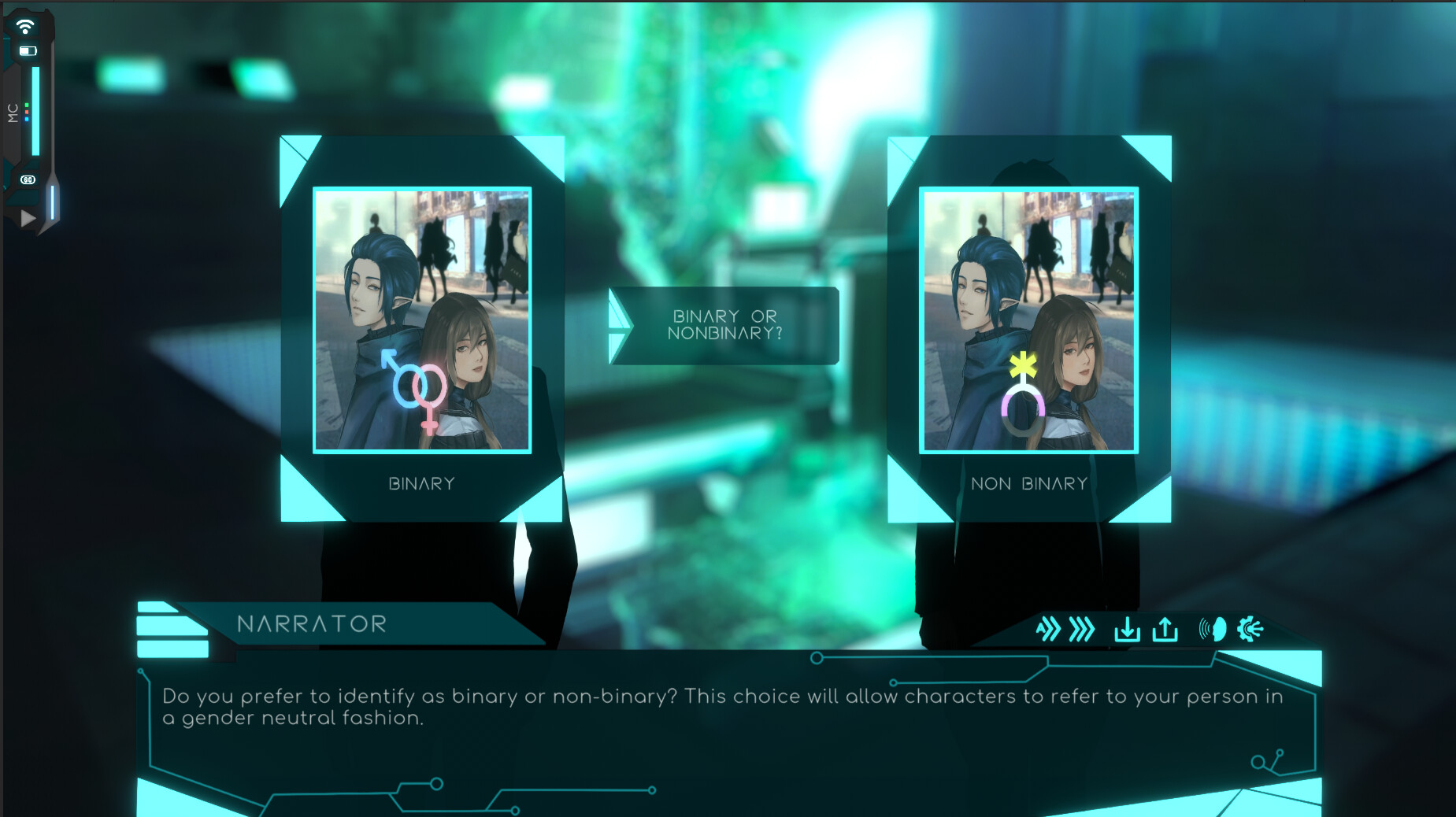Click the Binary card character portrait

(422, 319)
